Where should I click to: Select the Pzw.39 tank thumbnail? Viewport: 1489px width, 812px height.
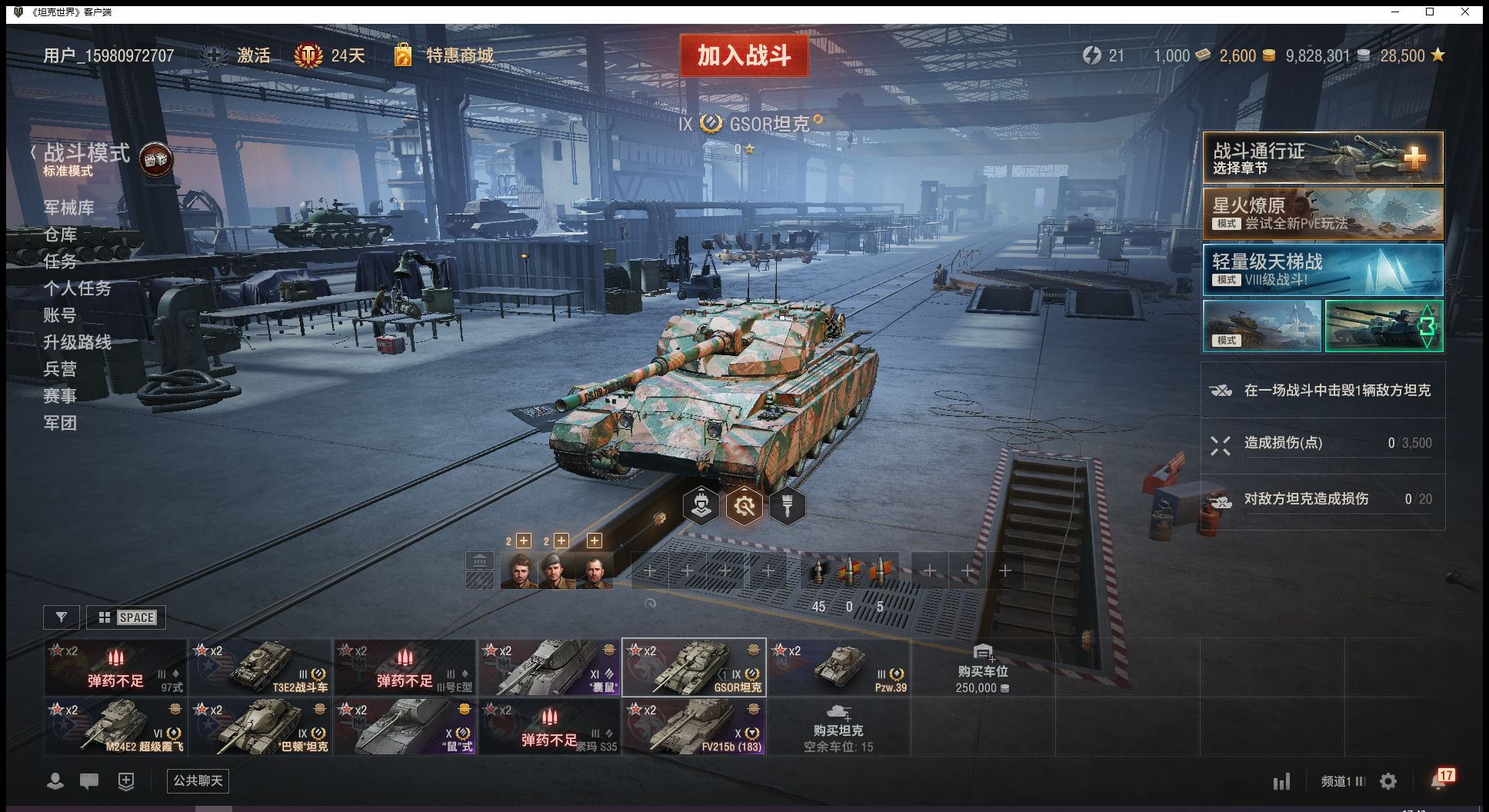click(838, 667)
